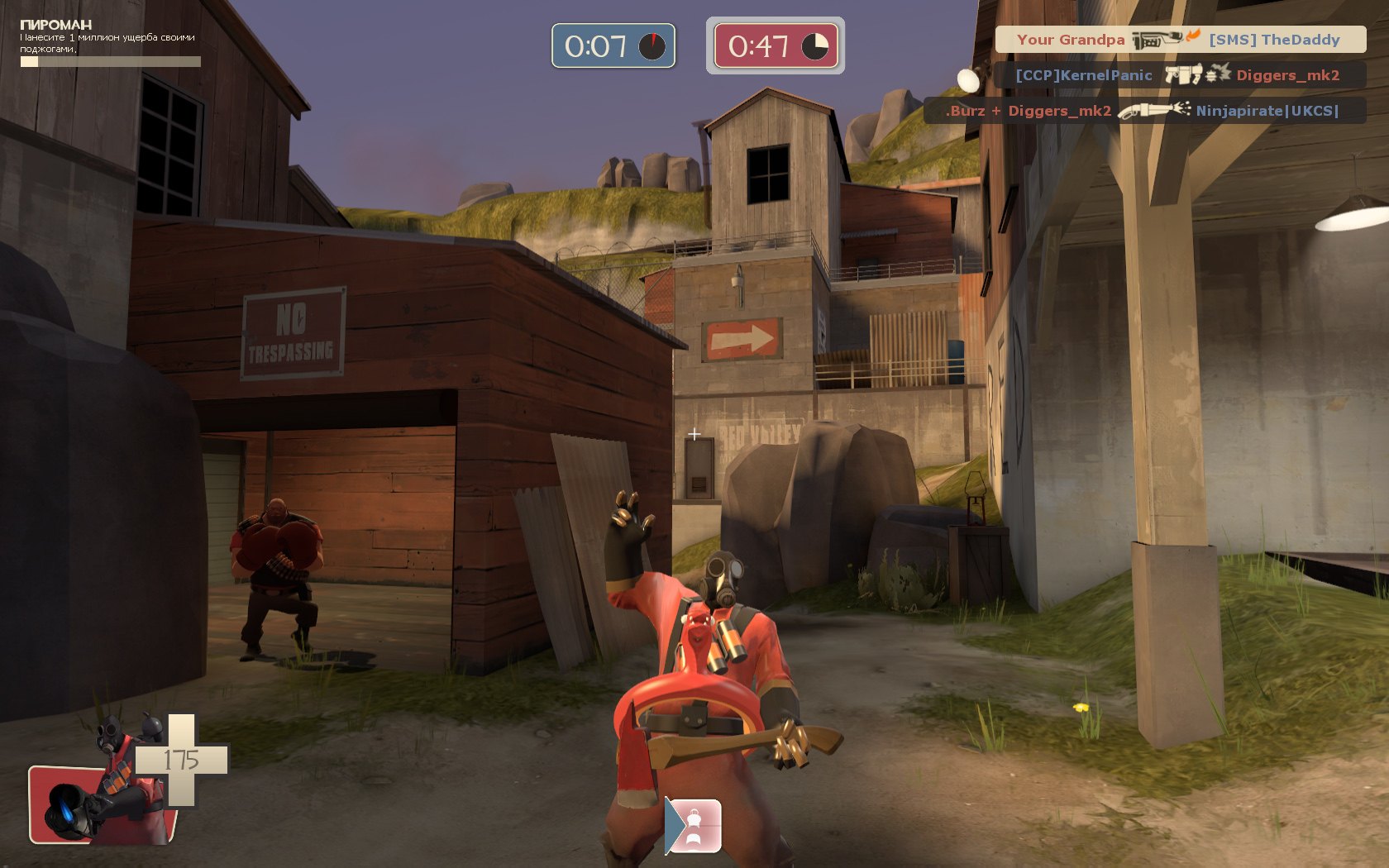1389x868 pixels.
Task: Click the Ninjapirate|UKCS| kill feed notice
Action: point(1144,111)
